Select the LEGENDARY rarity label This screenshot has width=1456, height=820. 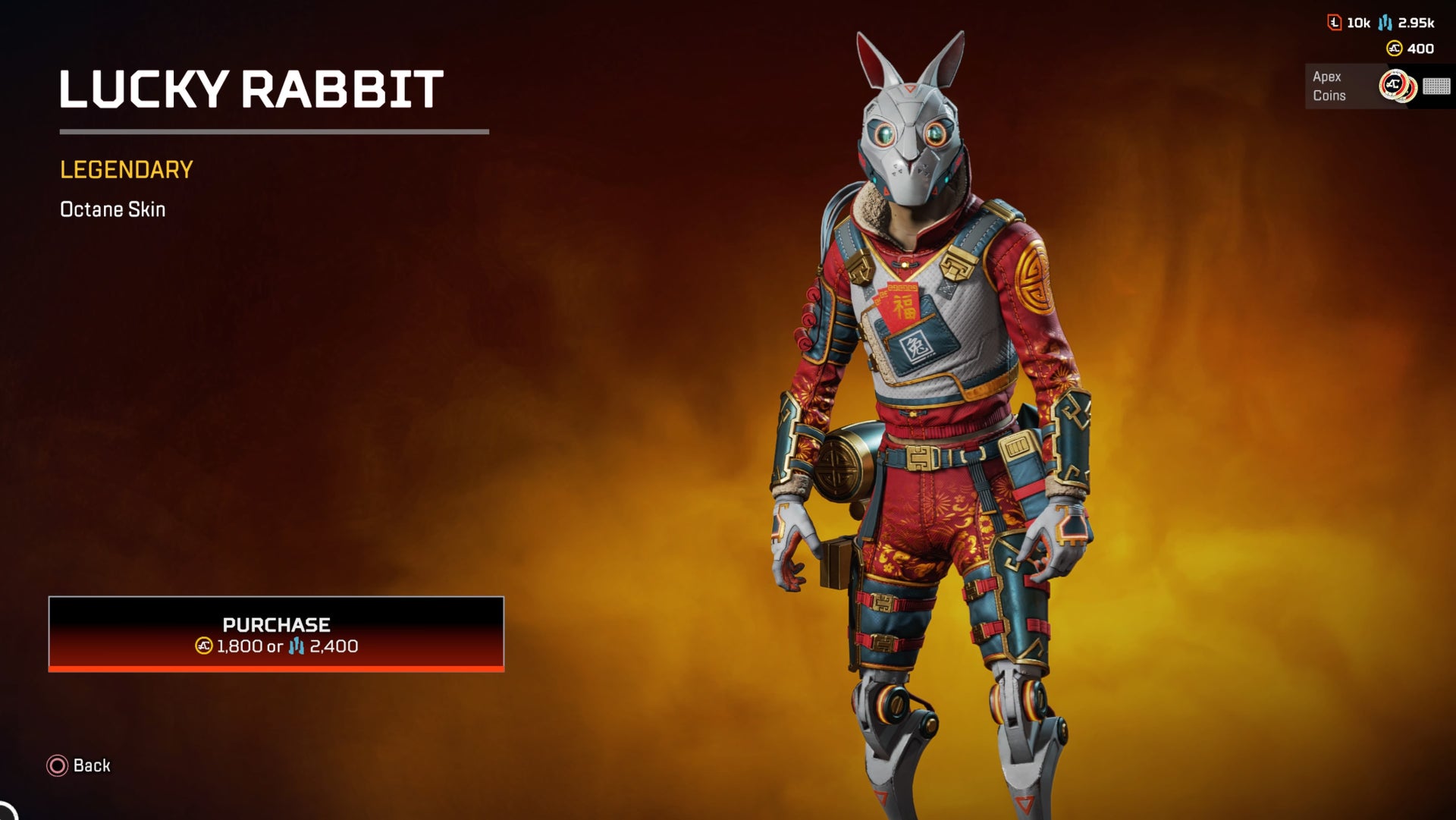point(126,168)
